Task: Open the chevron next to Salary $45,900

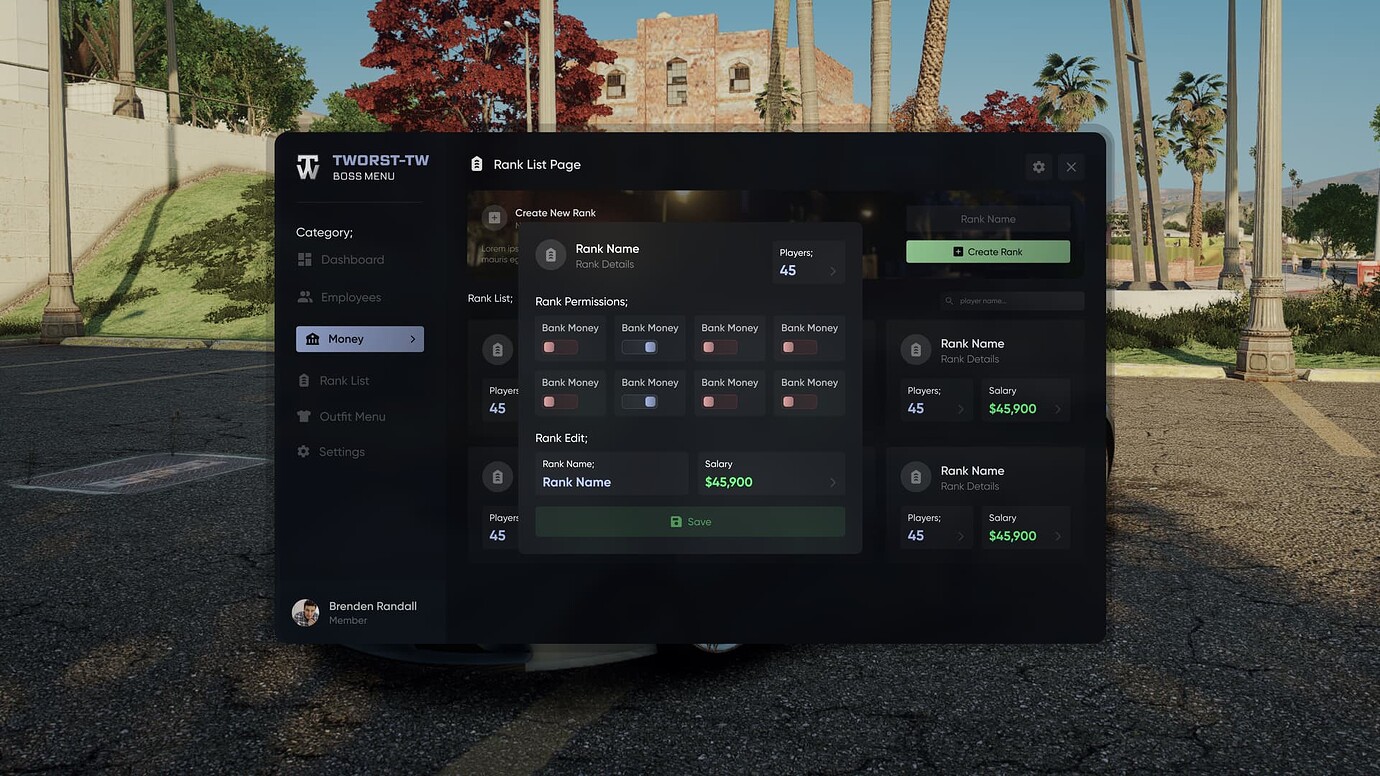Action: click(833, 482)
